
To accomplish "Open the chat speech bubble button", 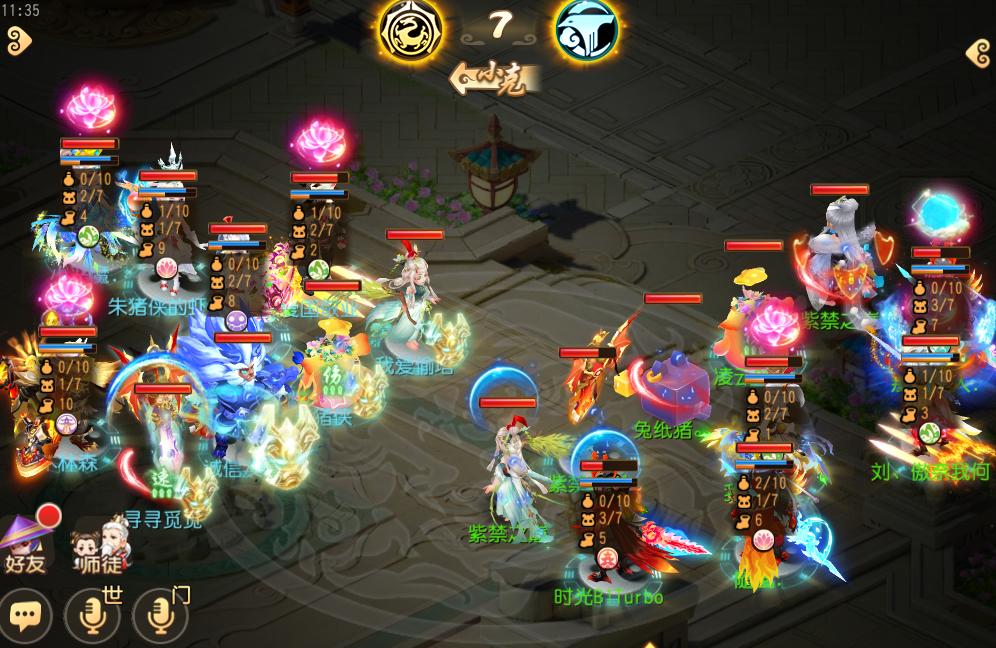I will click(26, 615).
